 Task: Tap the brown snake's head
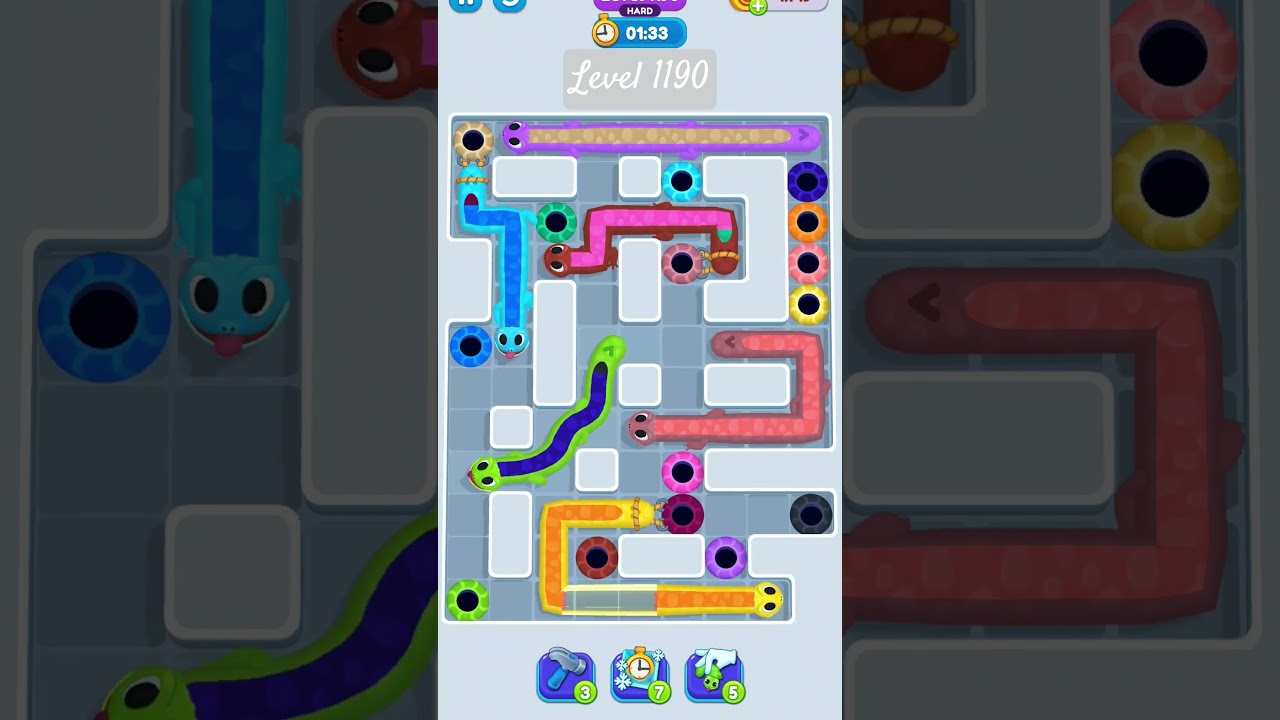(558, 260)
